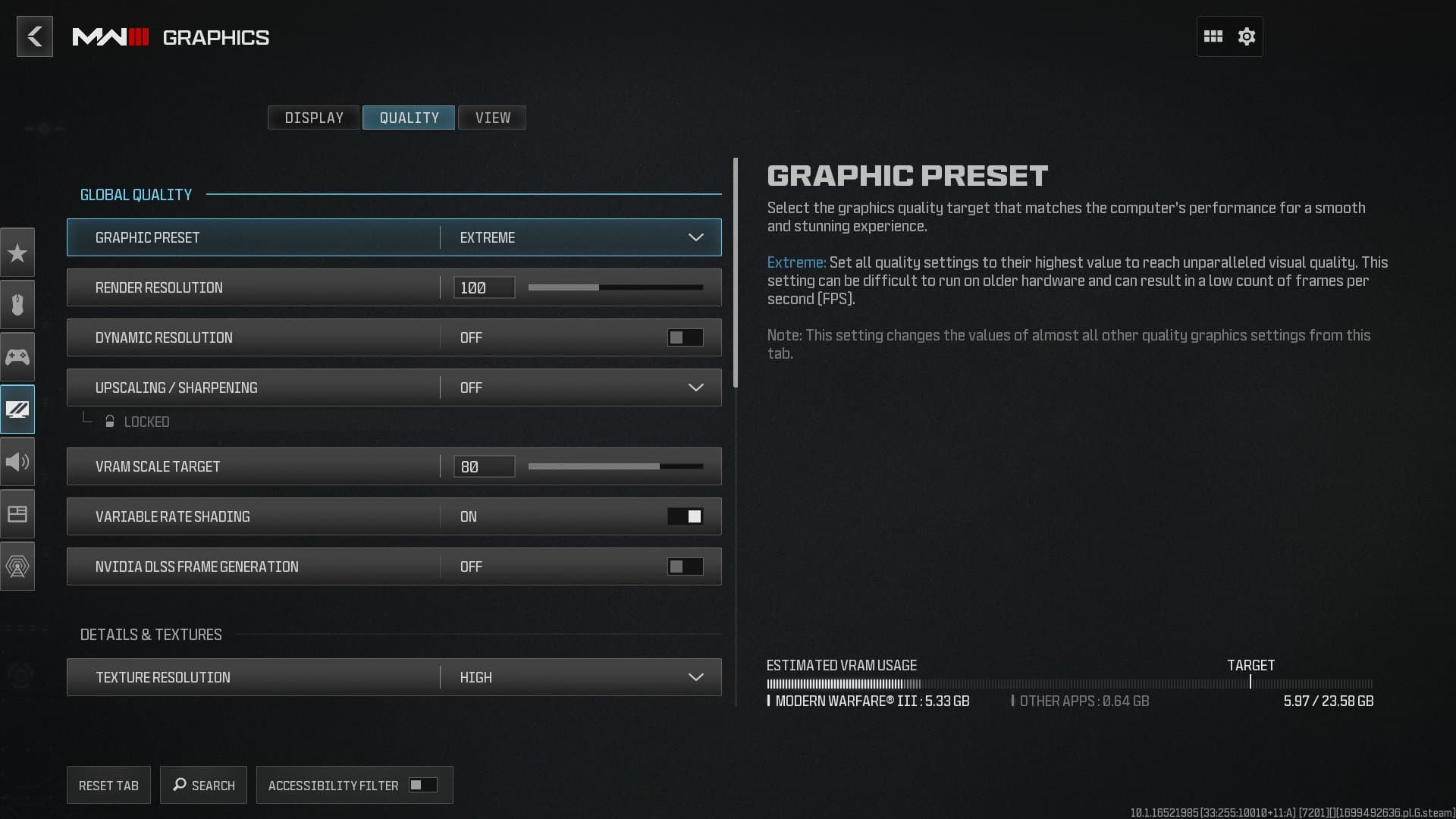Switch to the Display tab

tap(313, 118)
